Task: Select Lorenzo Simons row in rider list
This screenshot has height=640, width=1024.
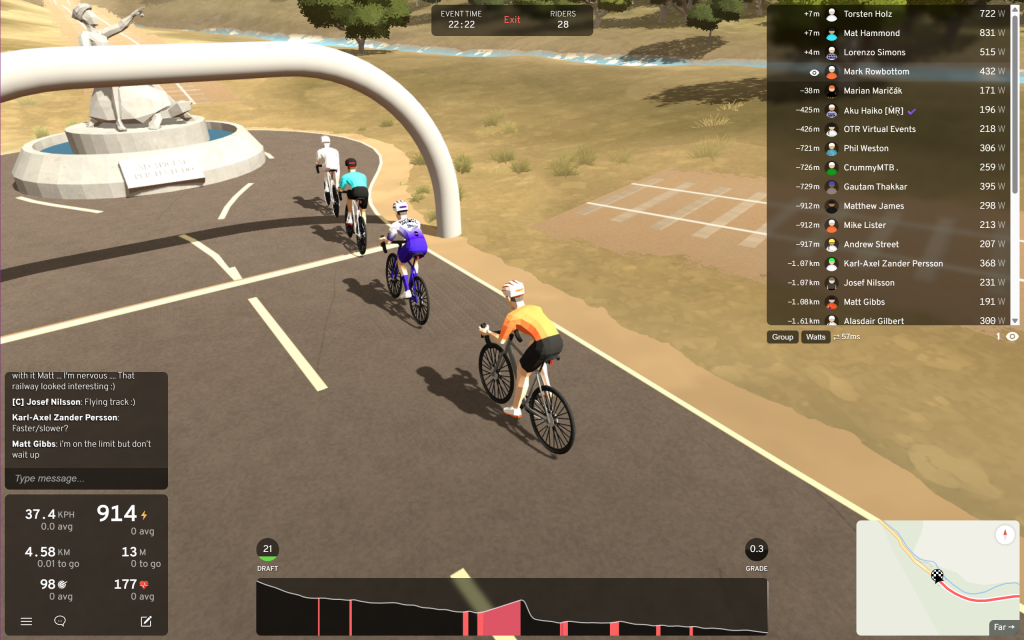Action: click(892, 52)
